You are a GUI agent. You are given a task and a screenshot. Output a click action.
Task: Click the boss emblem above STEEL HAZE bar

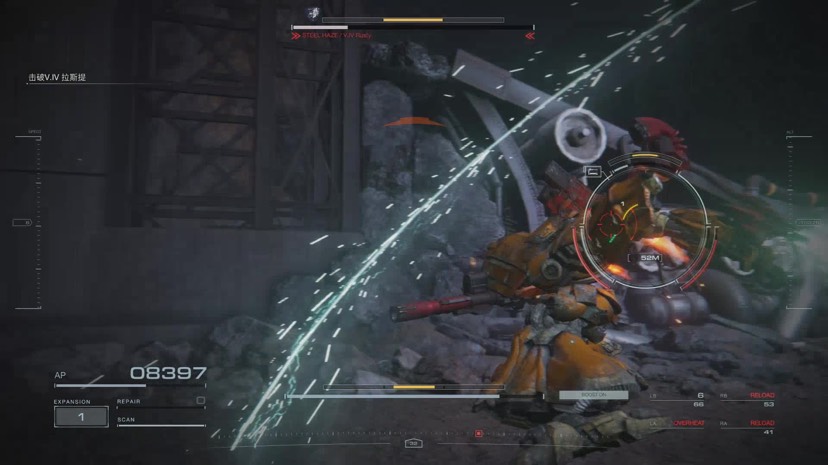313,13
